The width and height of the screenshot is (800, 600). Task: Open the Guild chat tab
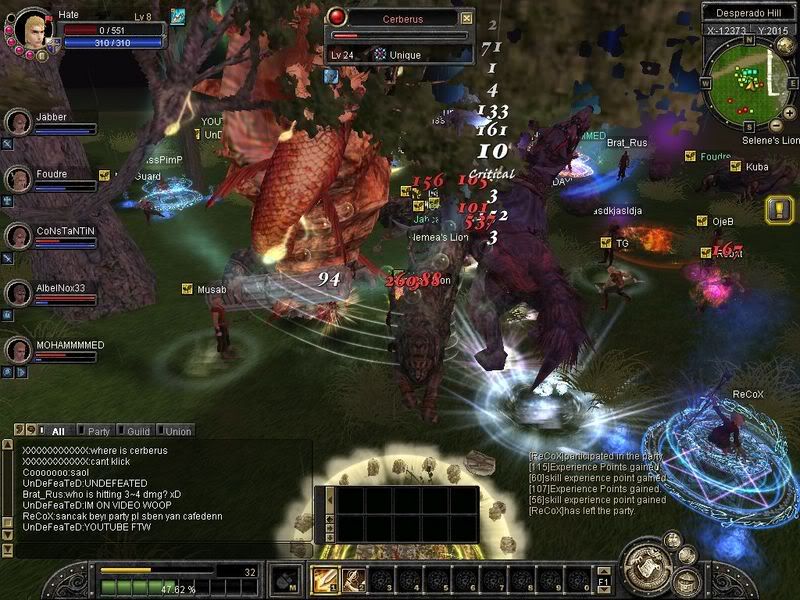[x=135, y=431]
